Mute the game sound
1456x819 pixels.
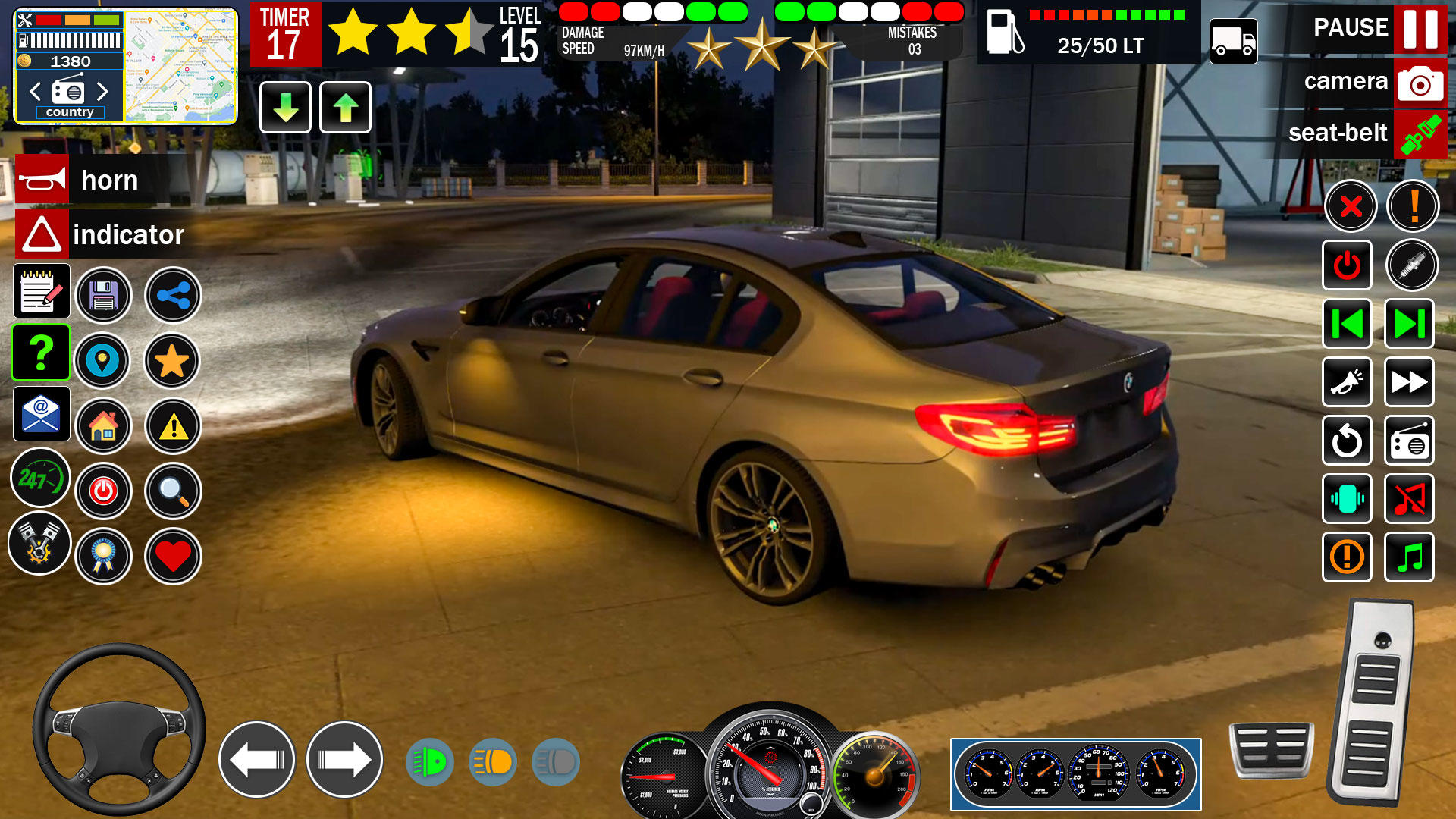click(1409, 499)
